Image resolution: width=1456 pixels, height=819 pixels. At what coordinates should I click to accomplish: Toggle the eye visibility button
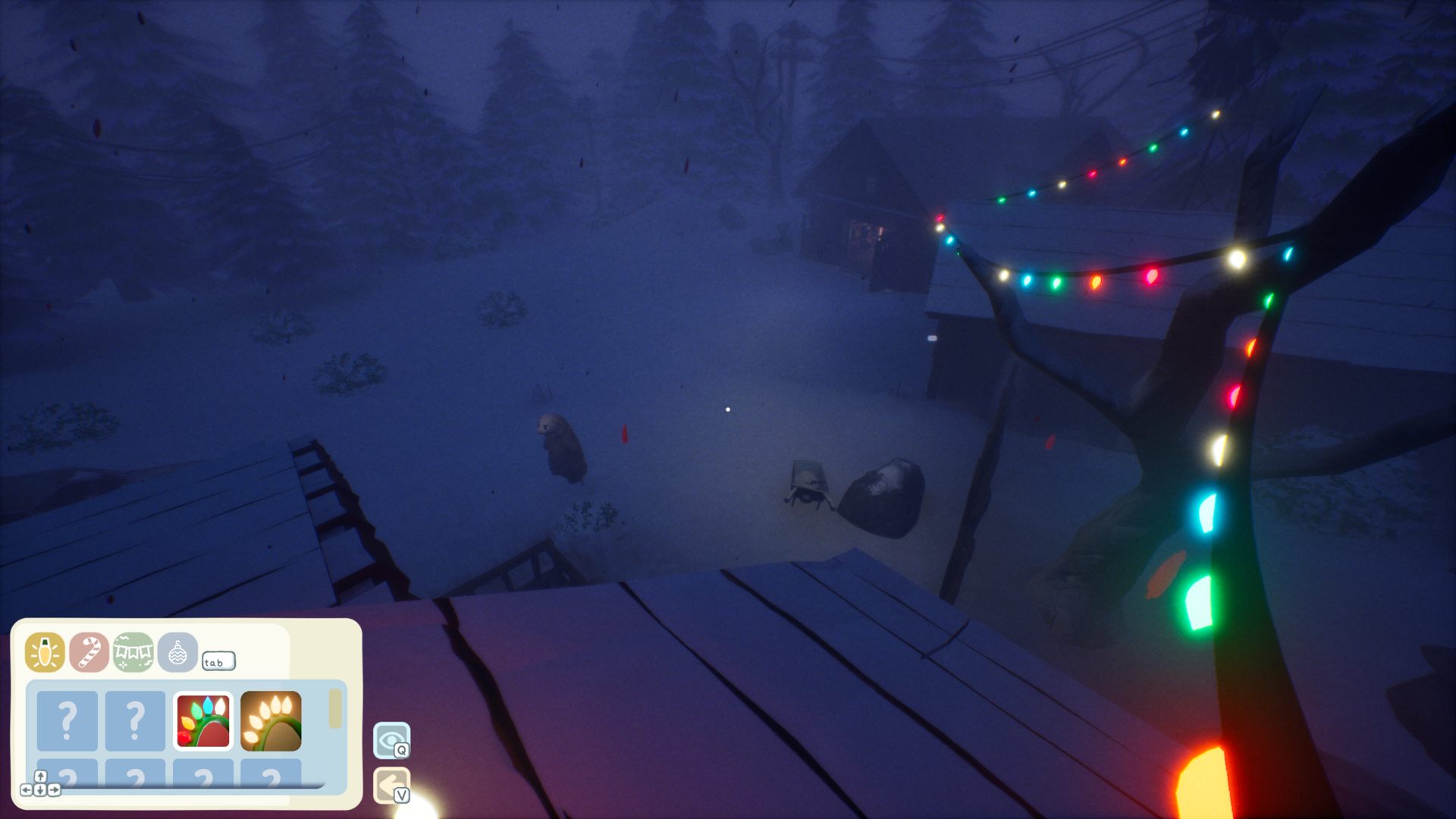tap(391, 740)
